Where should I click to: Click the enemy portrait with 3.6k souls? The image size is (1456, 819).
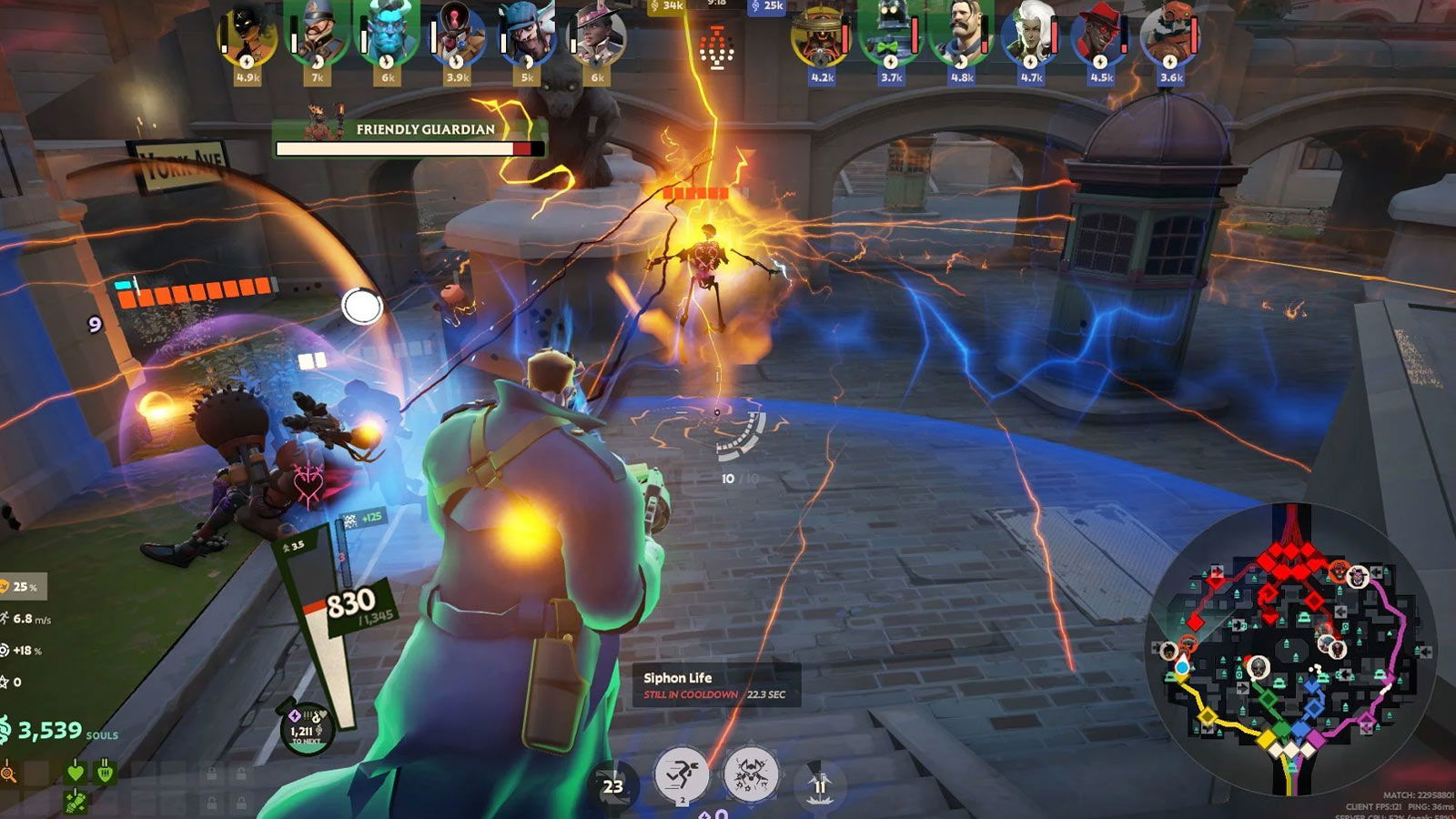1169,35
